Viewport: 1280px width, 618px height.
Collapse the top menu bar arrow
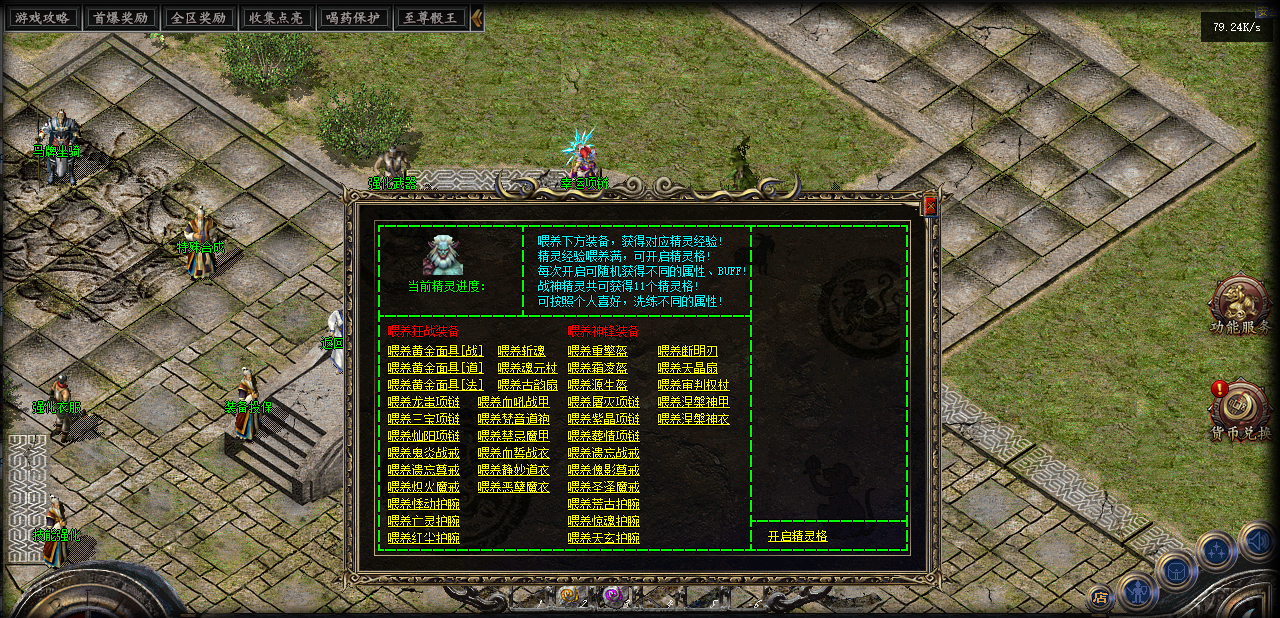pyautogui.click(x=477, y=18)
